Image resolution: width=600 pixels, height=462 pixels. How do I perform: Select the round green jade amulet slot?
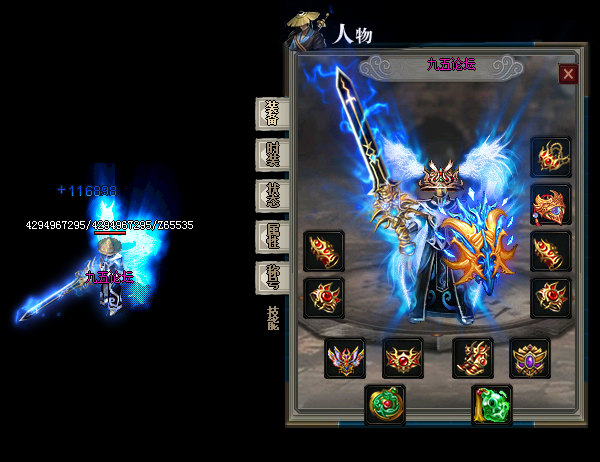384,405
